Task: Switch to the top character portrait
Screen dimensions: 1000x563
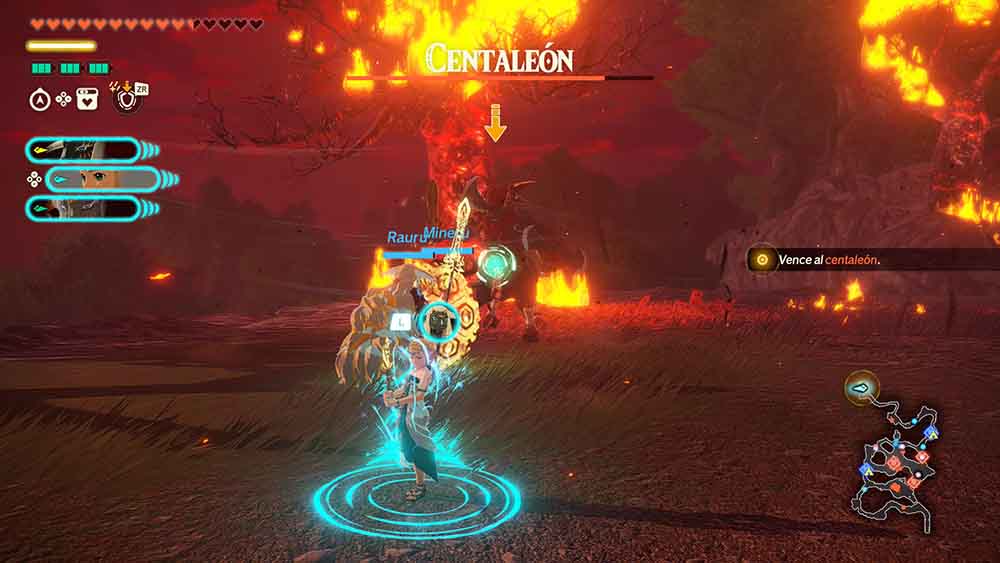Action: 83,150
